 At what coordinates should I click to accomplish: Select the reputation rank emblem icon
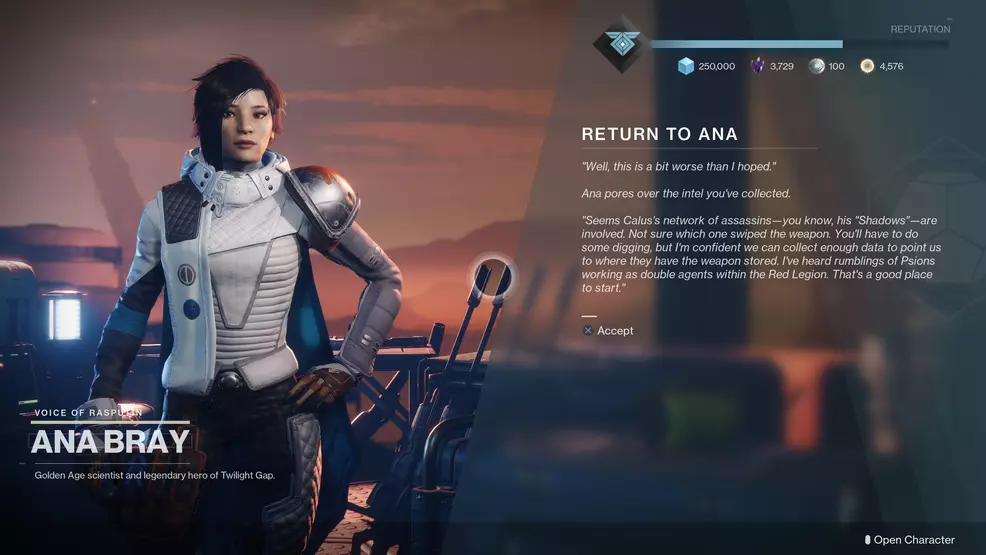point(620,45)
